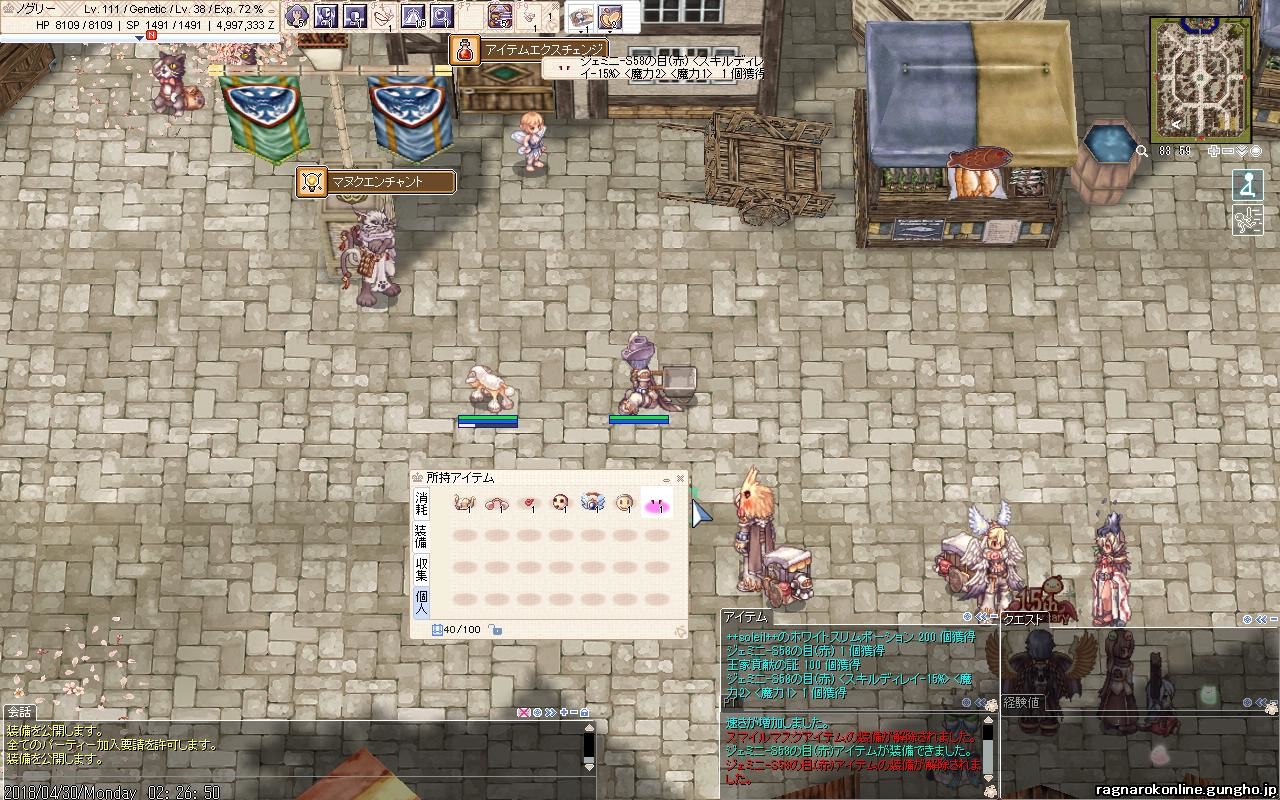Toggle the inventory lock icon
1280x800 pixels.
click(x=495, y=630)
